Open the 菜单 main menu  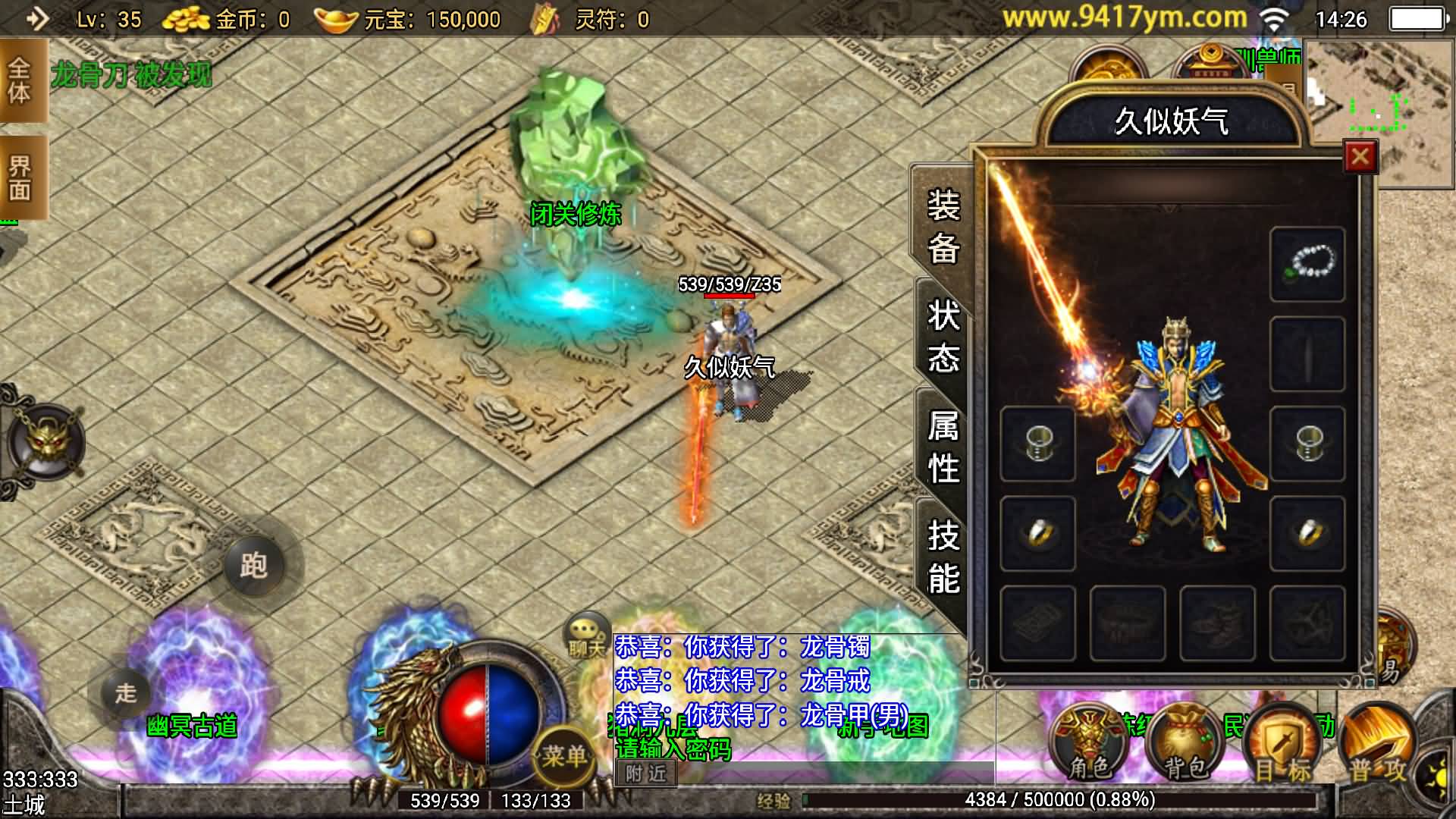[563, 755]
